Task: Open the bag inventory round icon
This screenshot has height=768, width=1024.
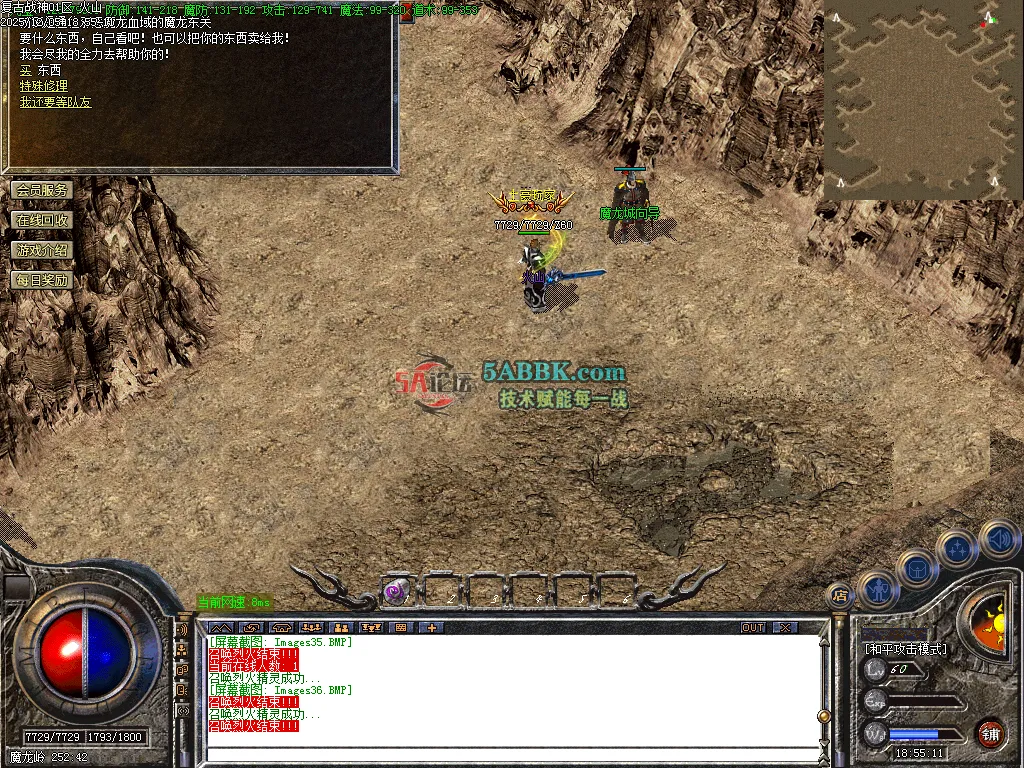Action: (x=918, y=568)
